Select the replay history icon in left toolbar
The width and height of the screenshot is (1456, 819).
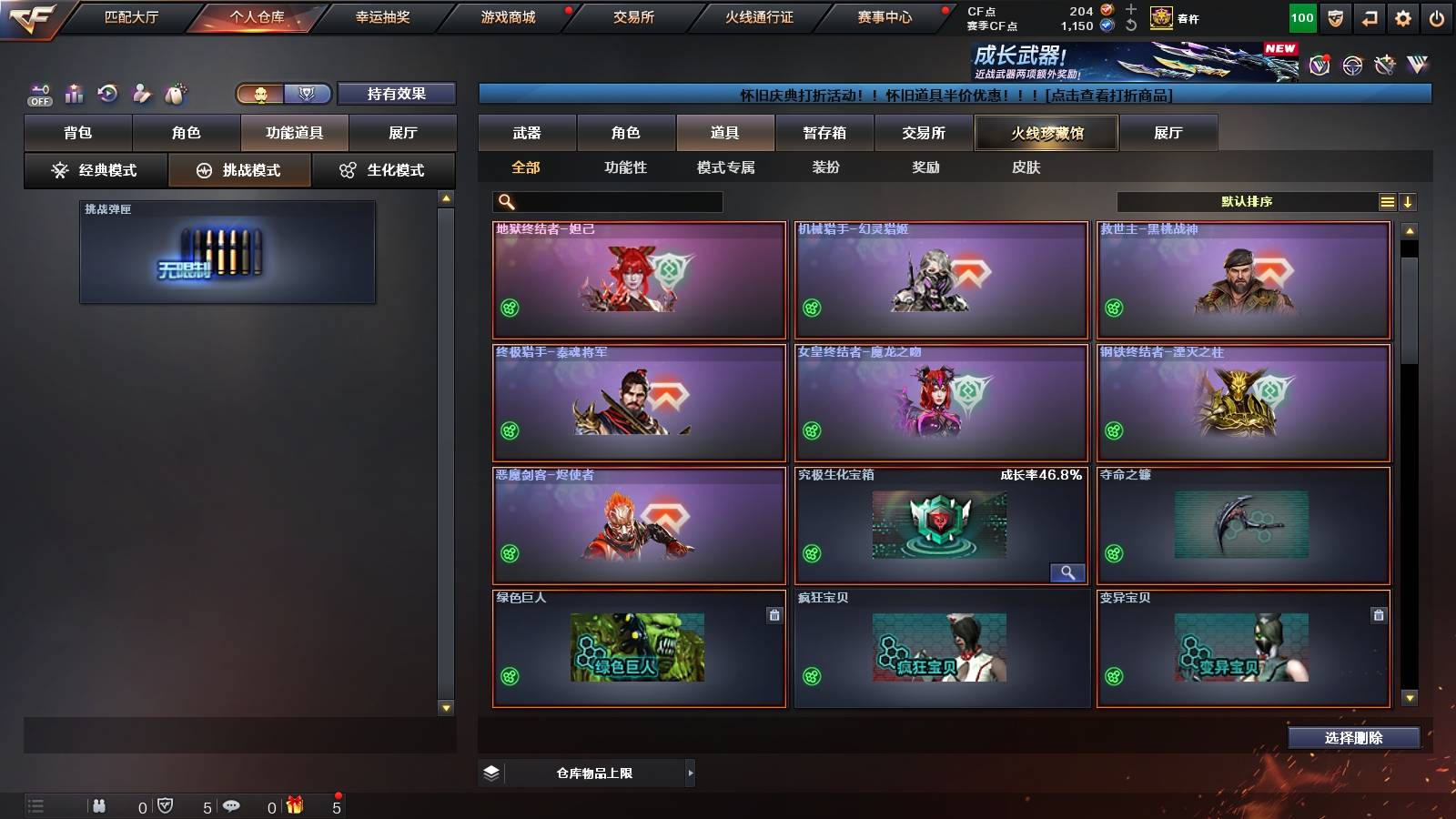pyautogui.click(x=107, y=92)
